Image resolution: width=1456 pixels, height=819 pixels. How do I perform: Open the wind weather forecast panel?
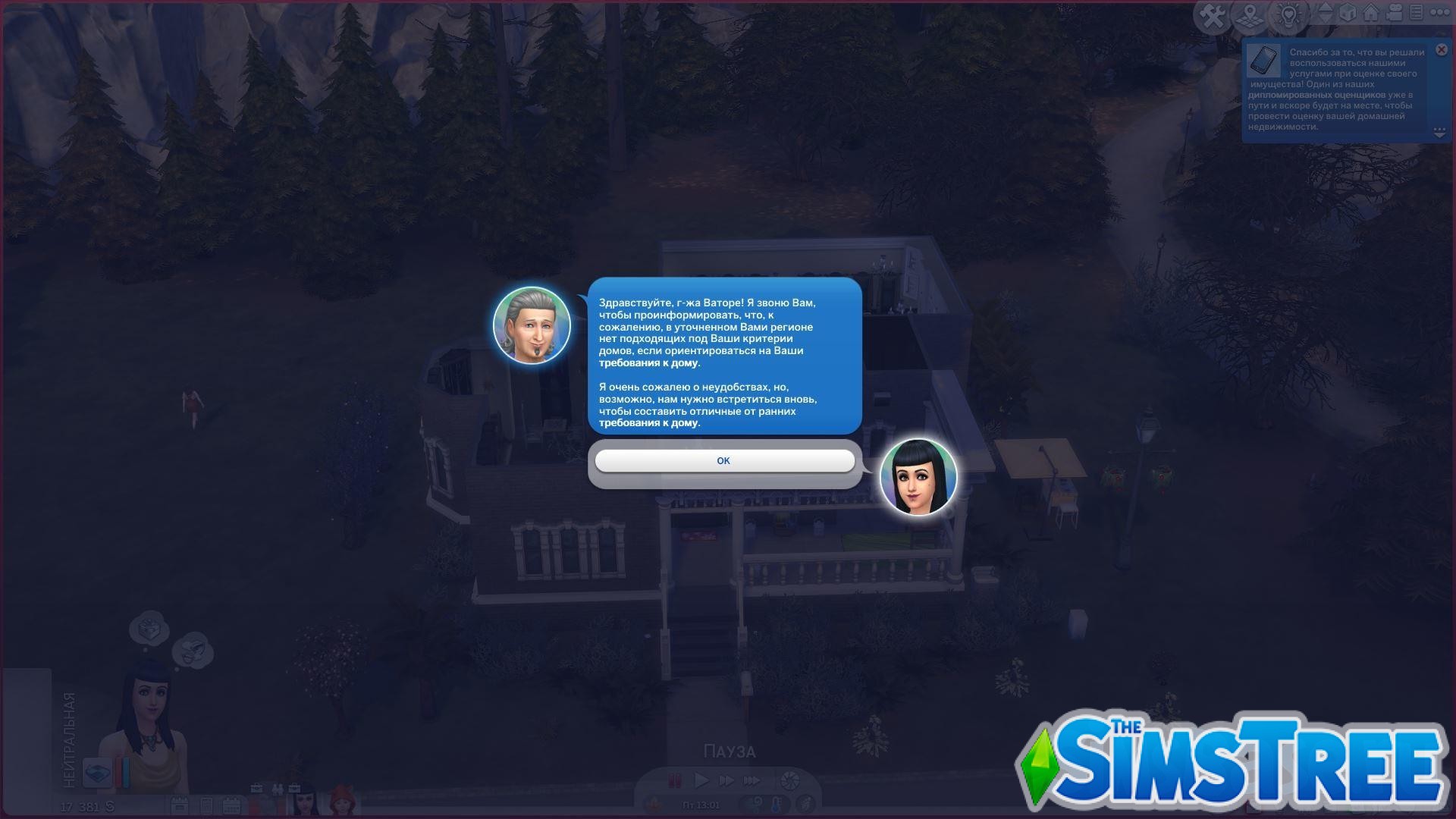758,804
